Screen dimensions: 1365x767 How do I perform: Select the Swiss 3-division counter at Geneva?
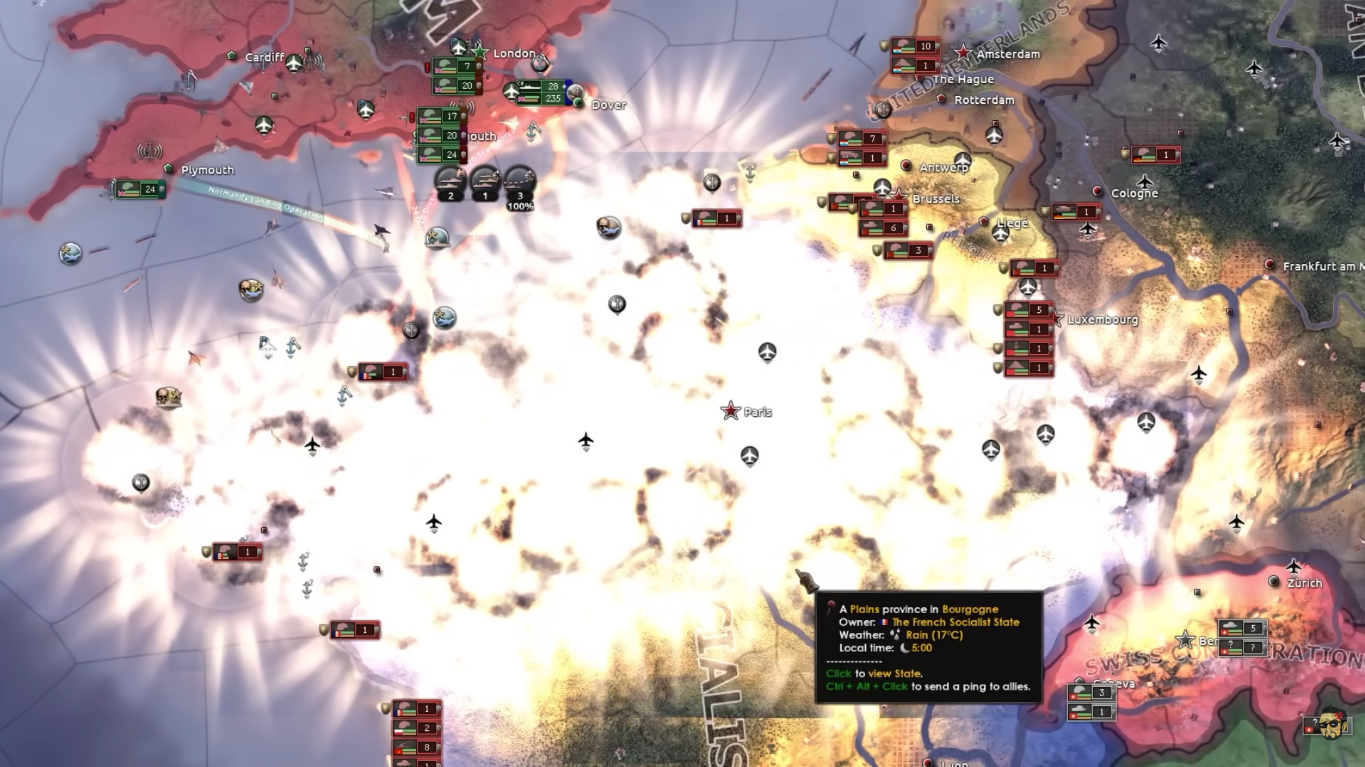coord(1091,692)
